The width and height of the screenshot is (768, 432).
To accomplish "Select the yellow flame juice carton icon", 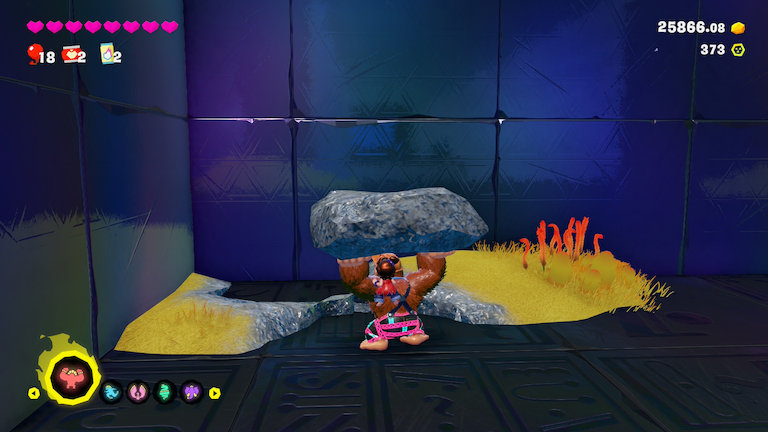I will pyautogui.click(x=107, y=54).
